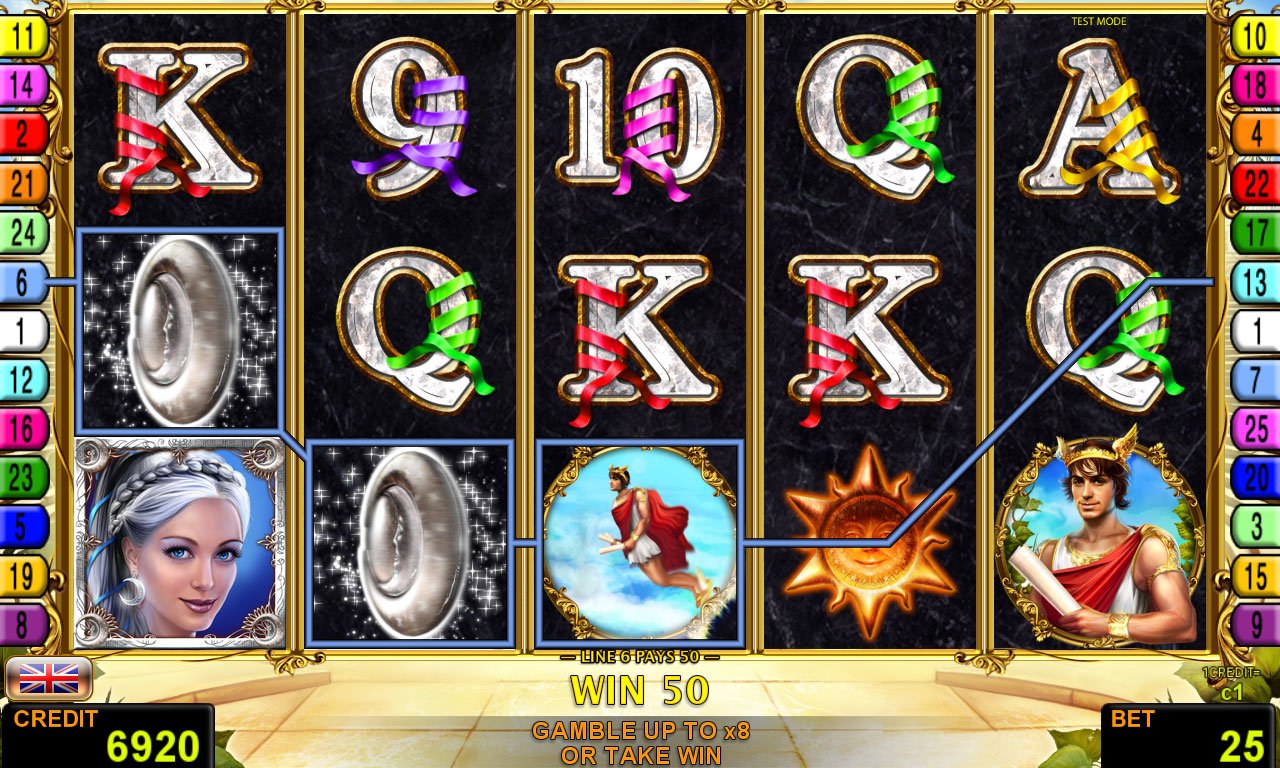Activate payline 2 marker
This screenshot has height=768, width=1280.
[x=24, y=134]
